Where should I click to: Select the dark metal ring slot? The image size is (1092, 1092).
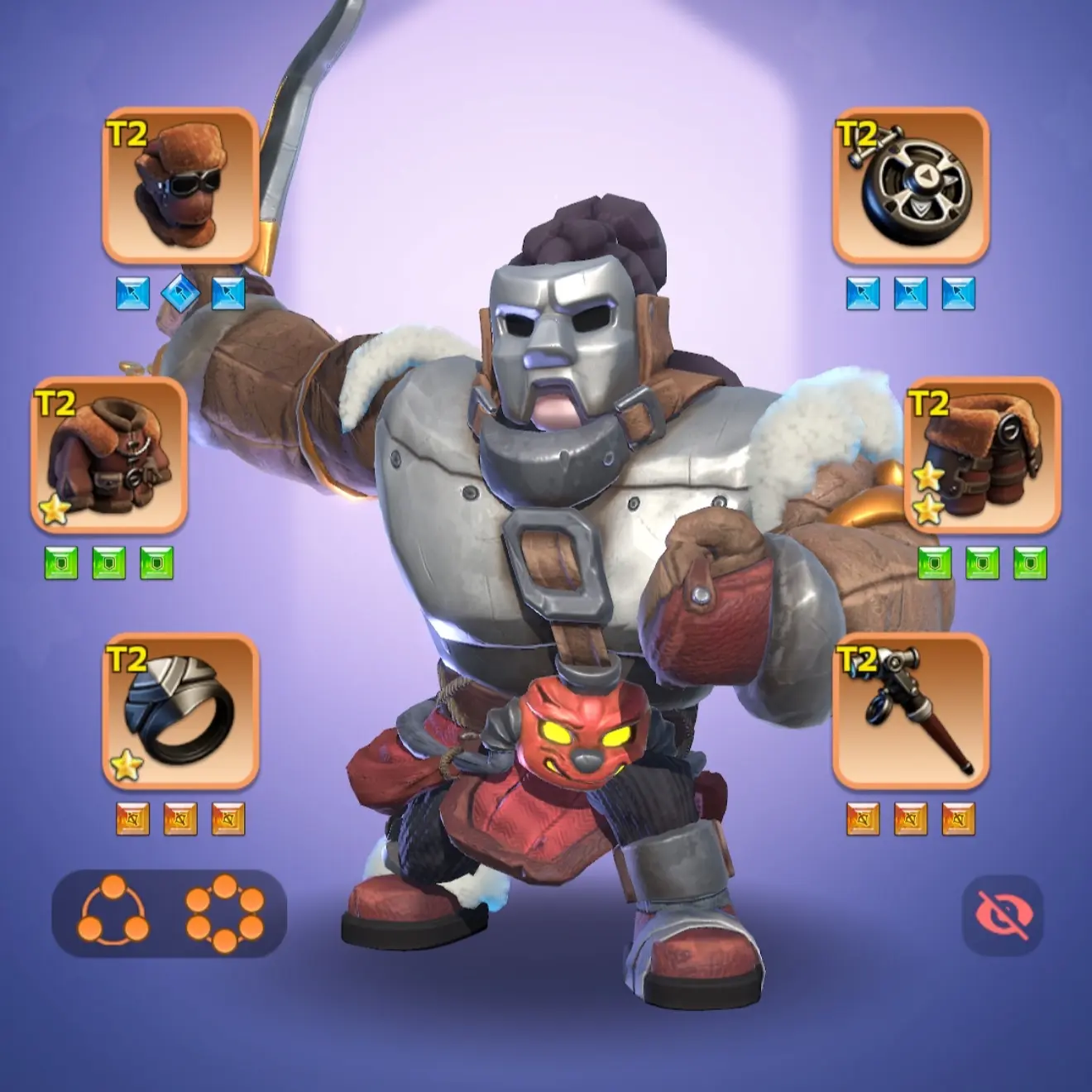(180, 711)
